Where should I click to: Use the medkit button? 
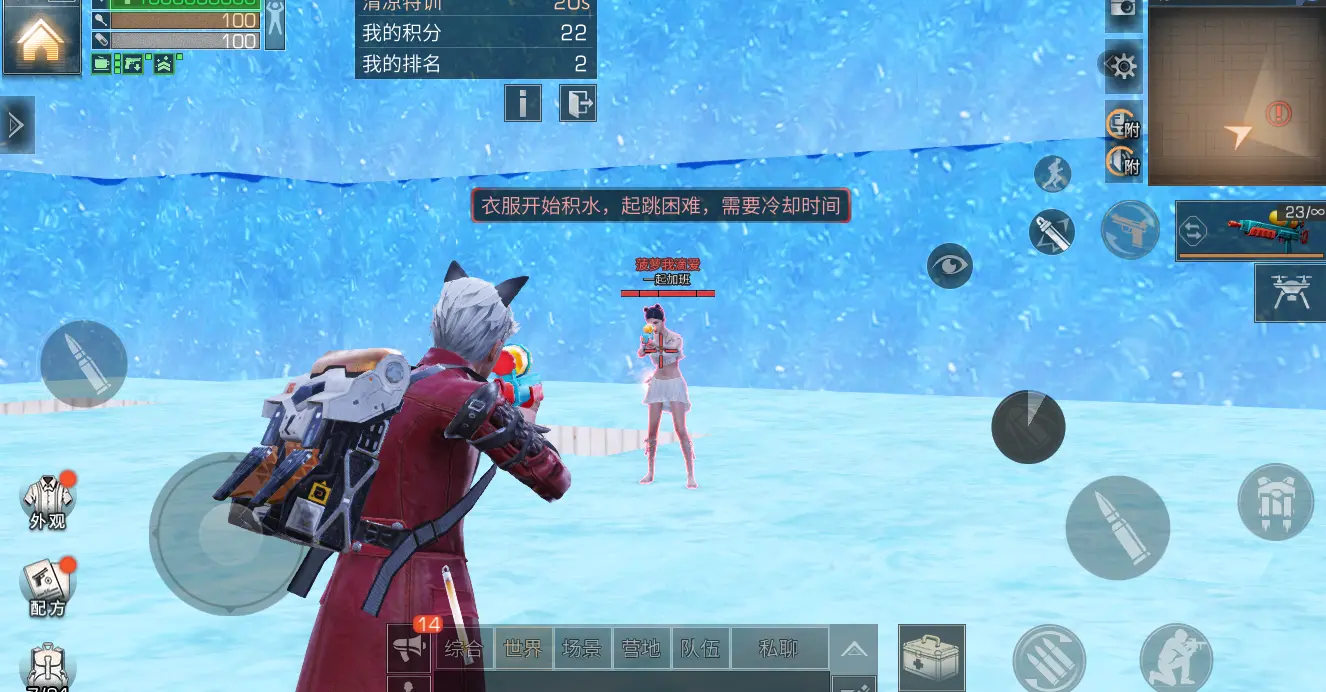pos(931,657)
